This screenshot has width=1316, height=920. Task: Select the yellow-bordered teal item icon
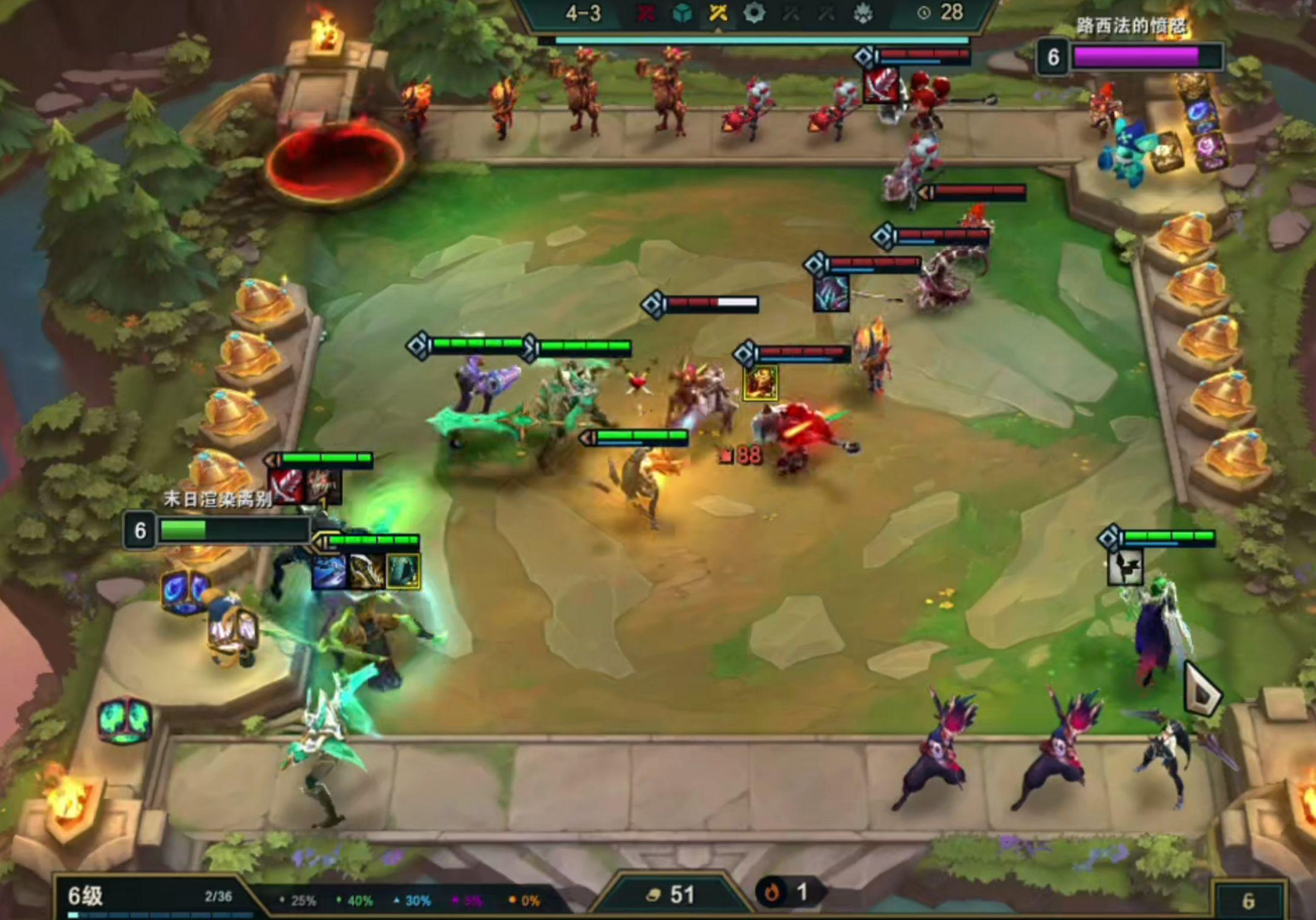click(x=402, y=571)
